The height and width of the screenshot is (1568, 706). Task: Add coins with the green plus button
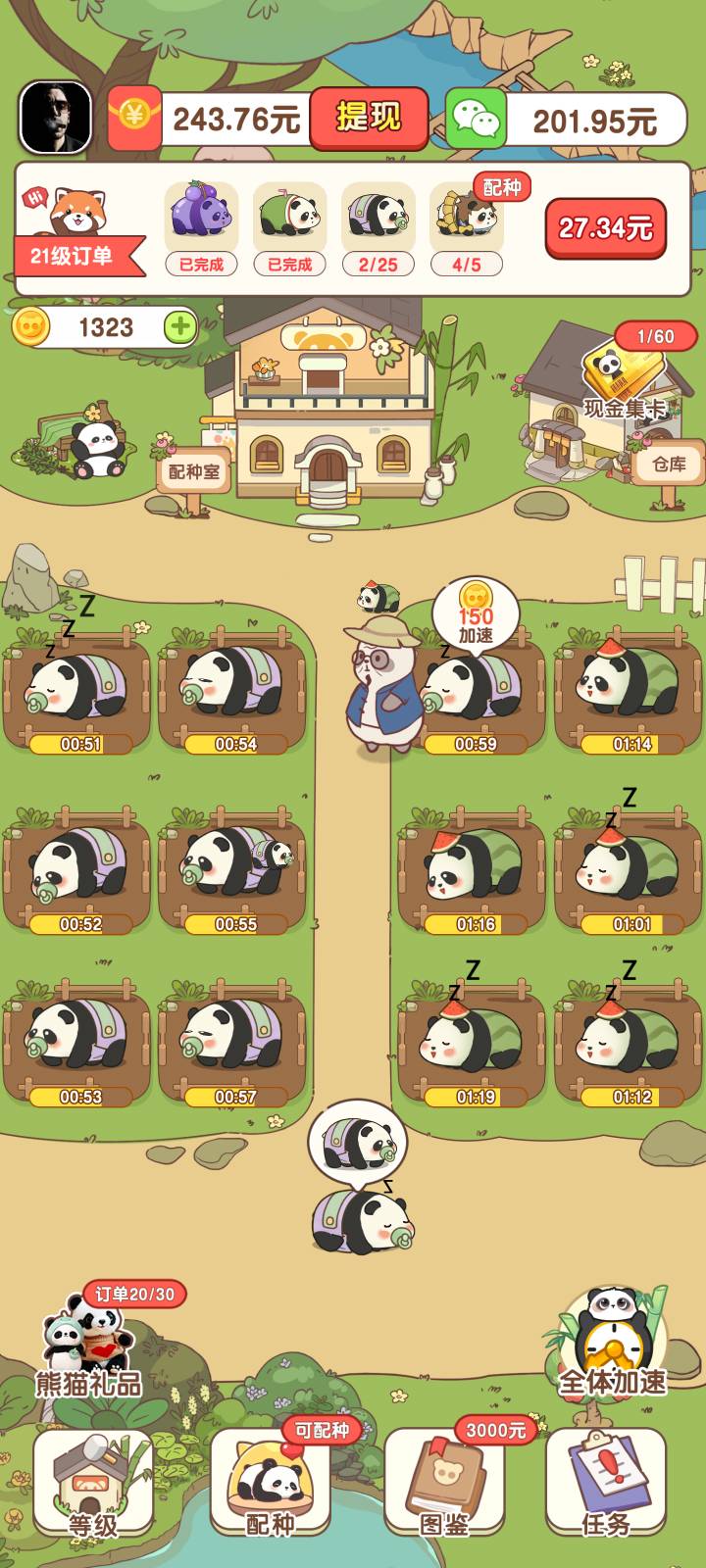click(x=180, y=326)
